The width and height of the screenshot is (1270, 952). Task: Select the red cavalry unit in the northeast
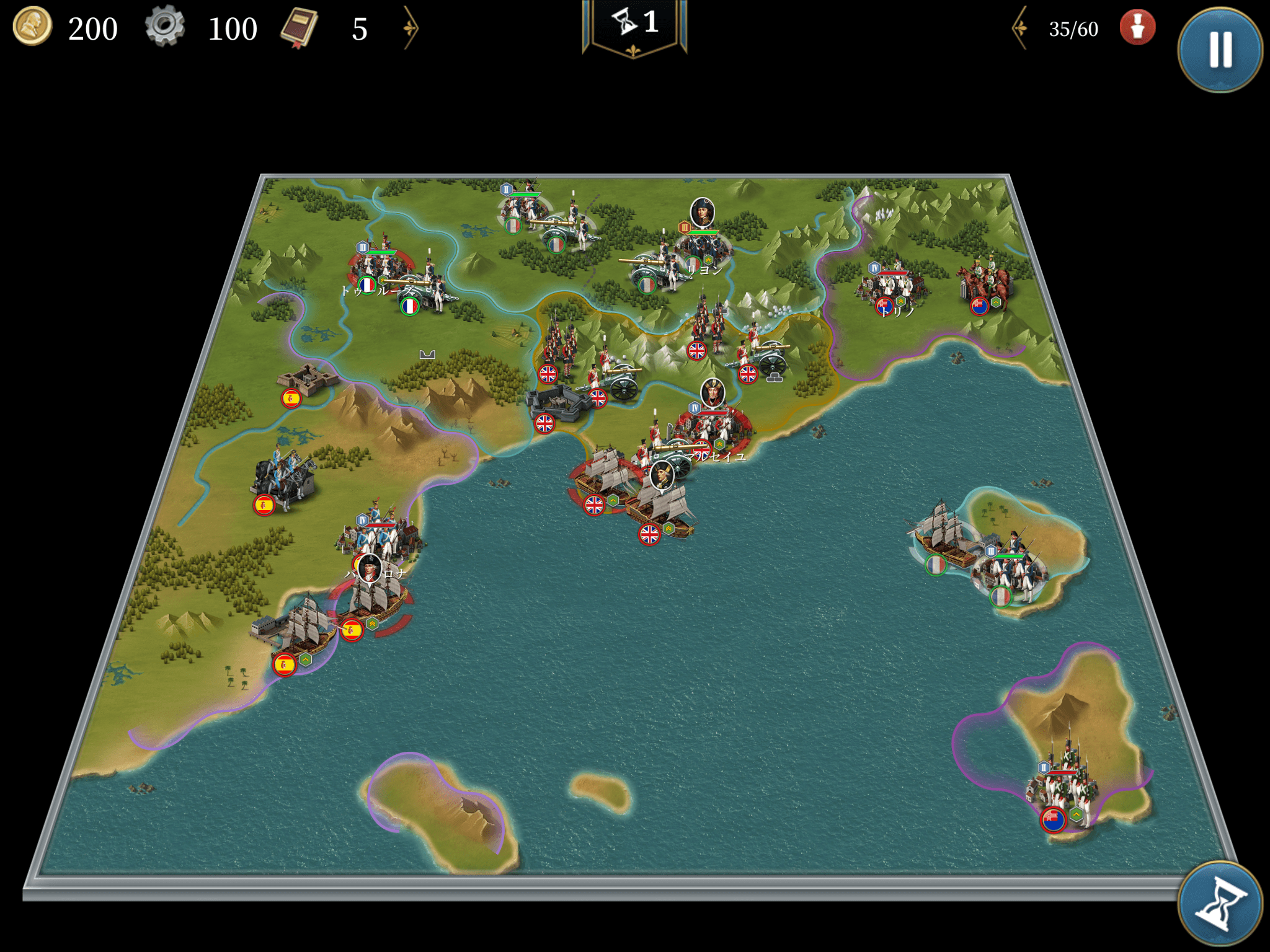[986, 282]
